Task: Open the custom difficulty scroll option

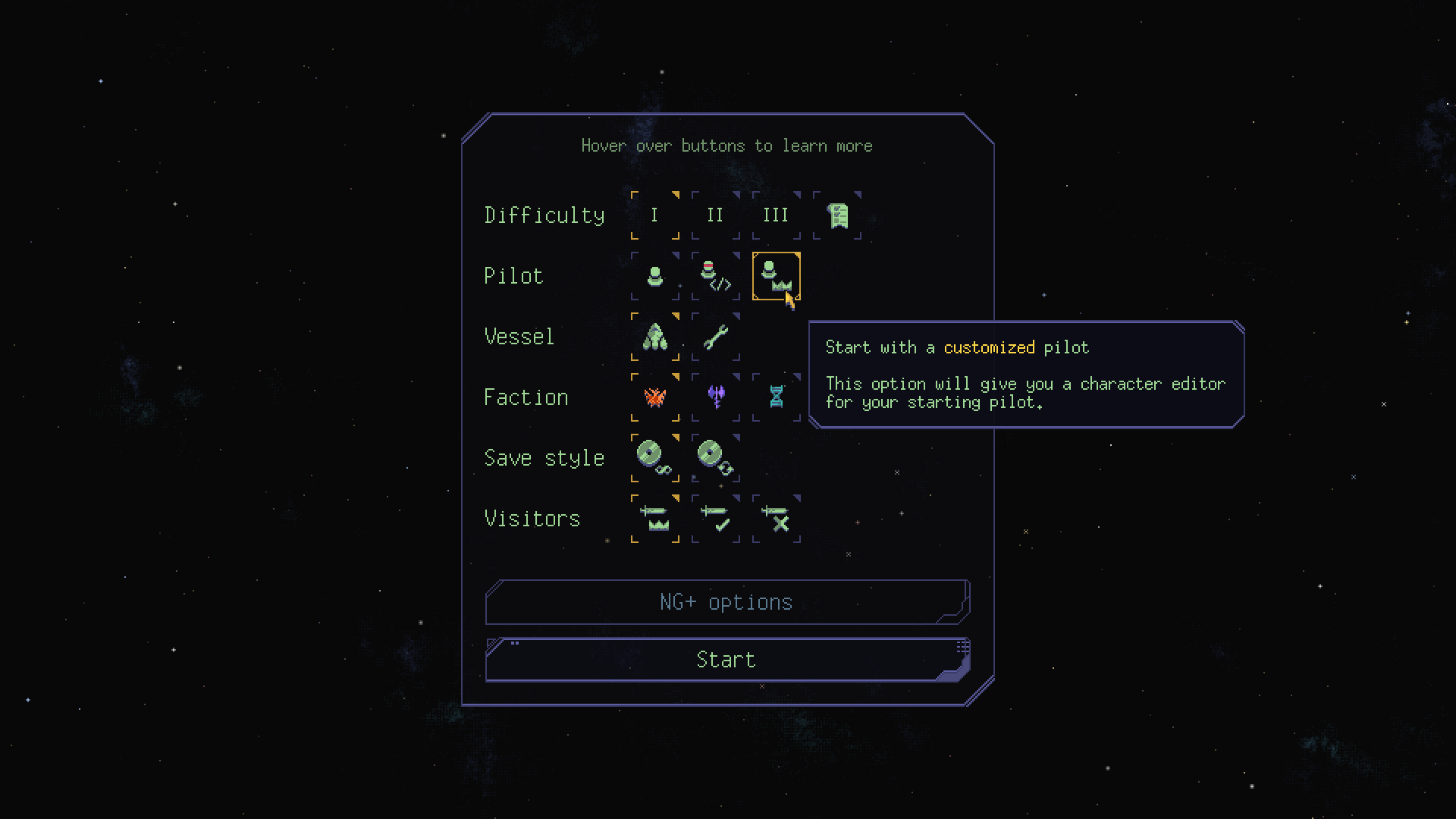Action: pyautogui.click(x=837, y=215)
